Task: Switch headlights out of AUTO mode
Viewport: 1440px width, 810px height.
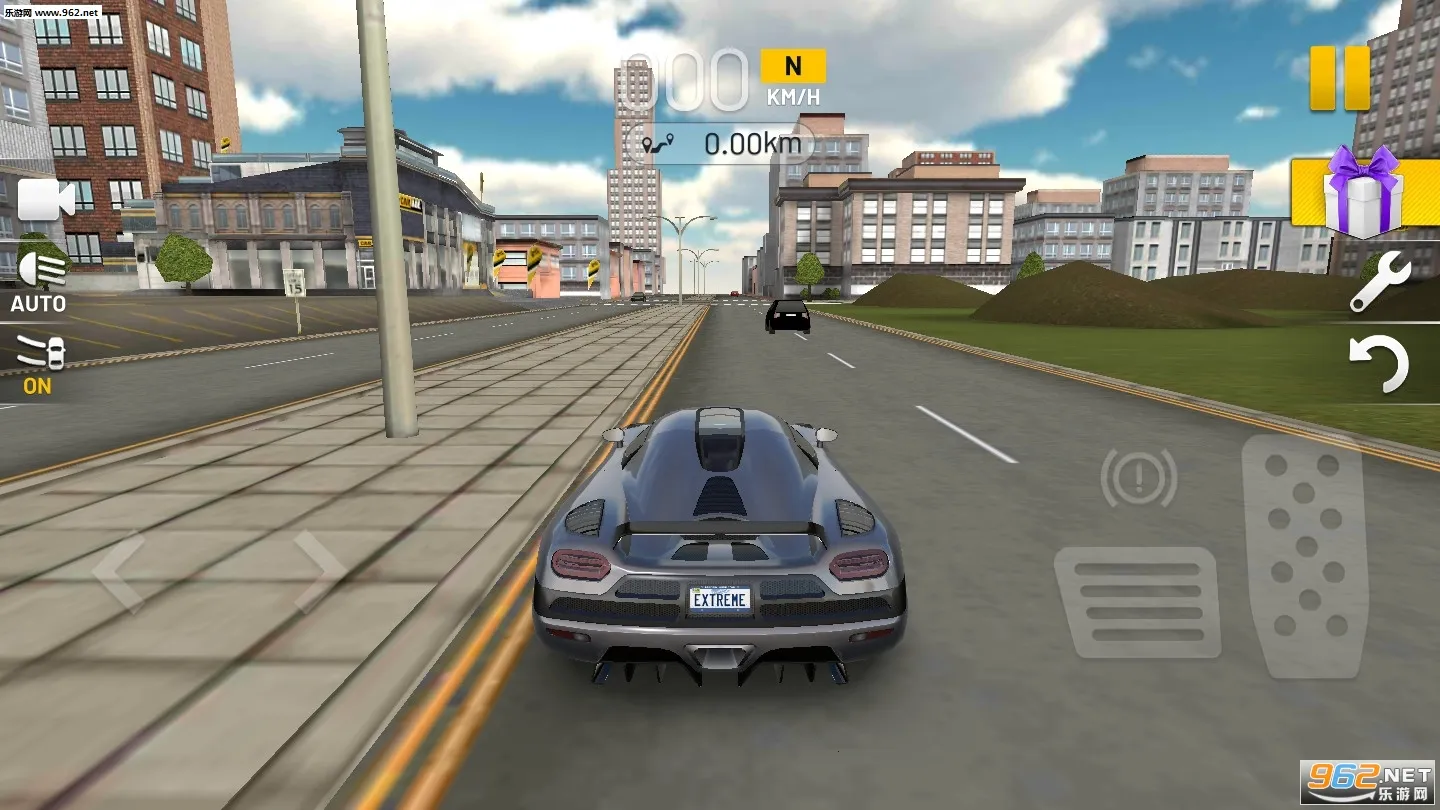Action: (x=39, y=303)
